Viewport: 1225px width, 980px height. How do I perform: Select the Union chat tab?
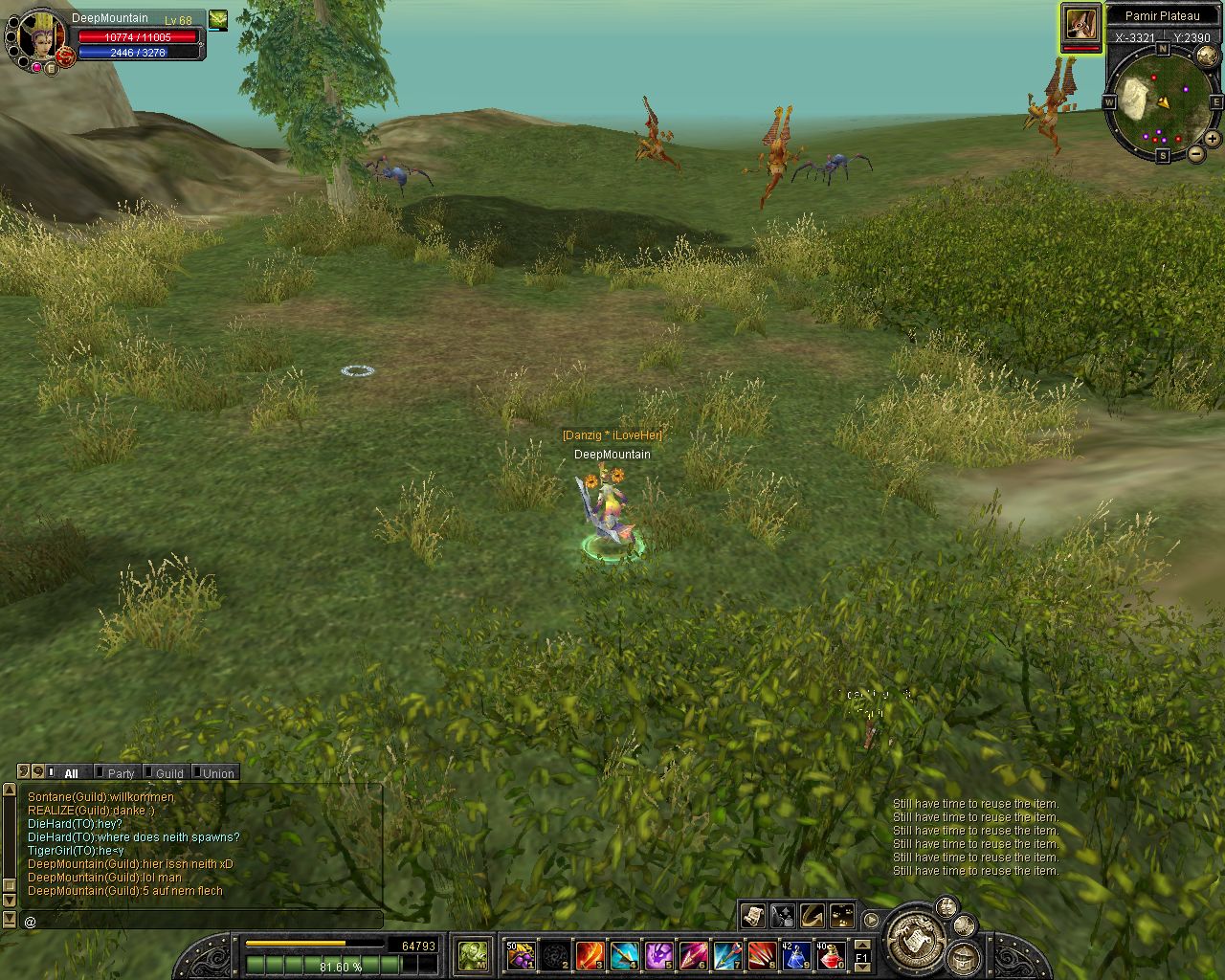pos(218,773)
